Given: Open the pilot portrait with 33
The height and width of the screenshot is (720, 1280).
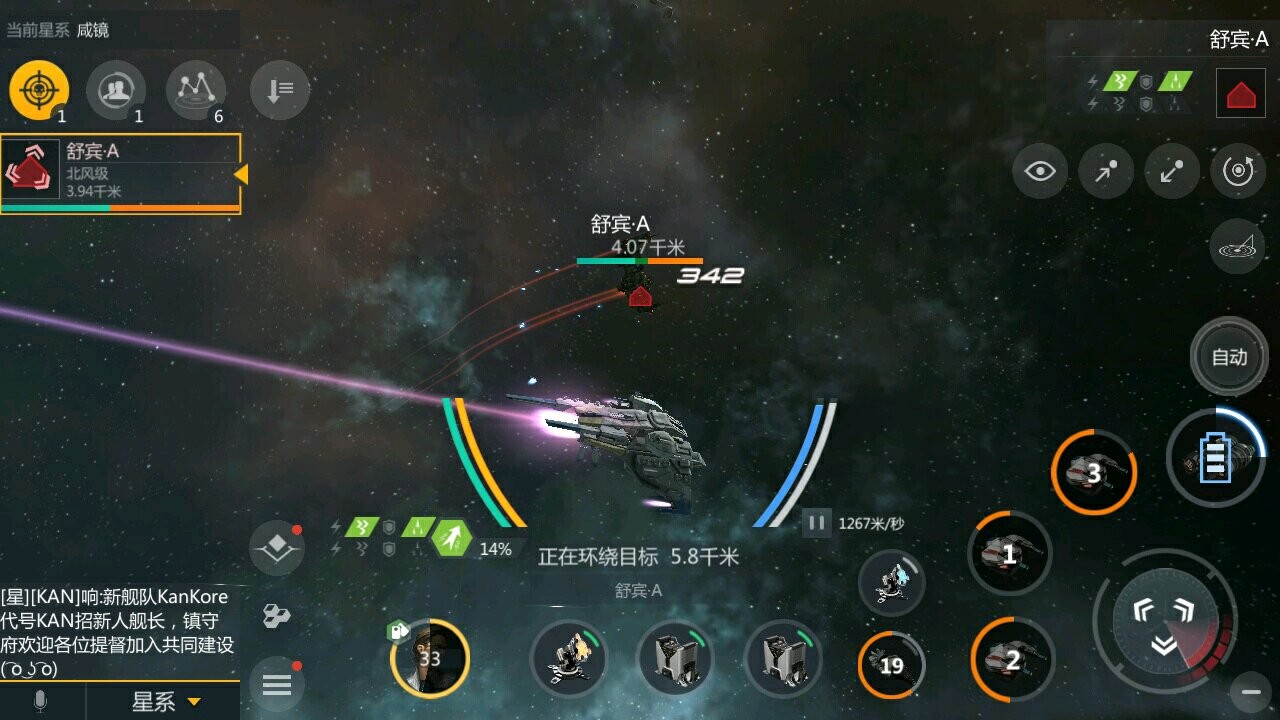Looking at the screenshot, I should (x=430, y=658).
